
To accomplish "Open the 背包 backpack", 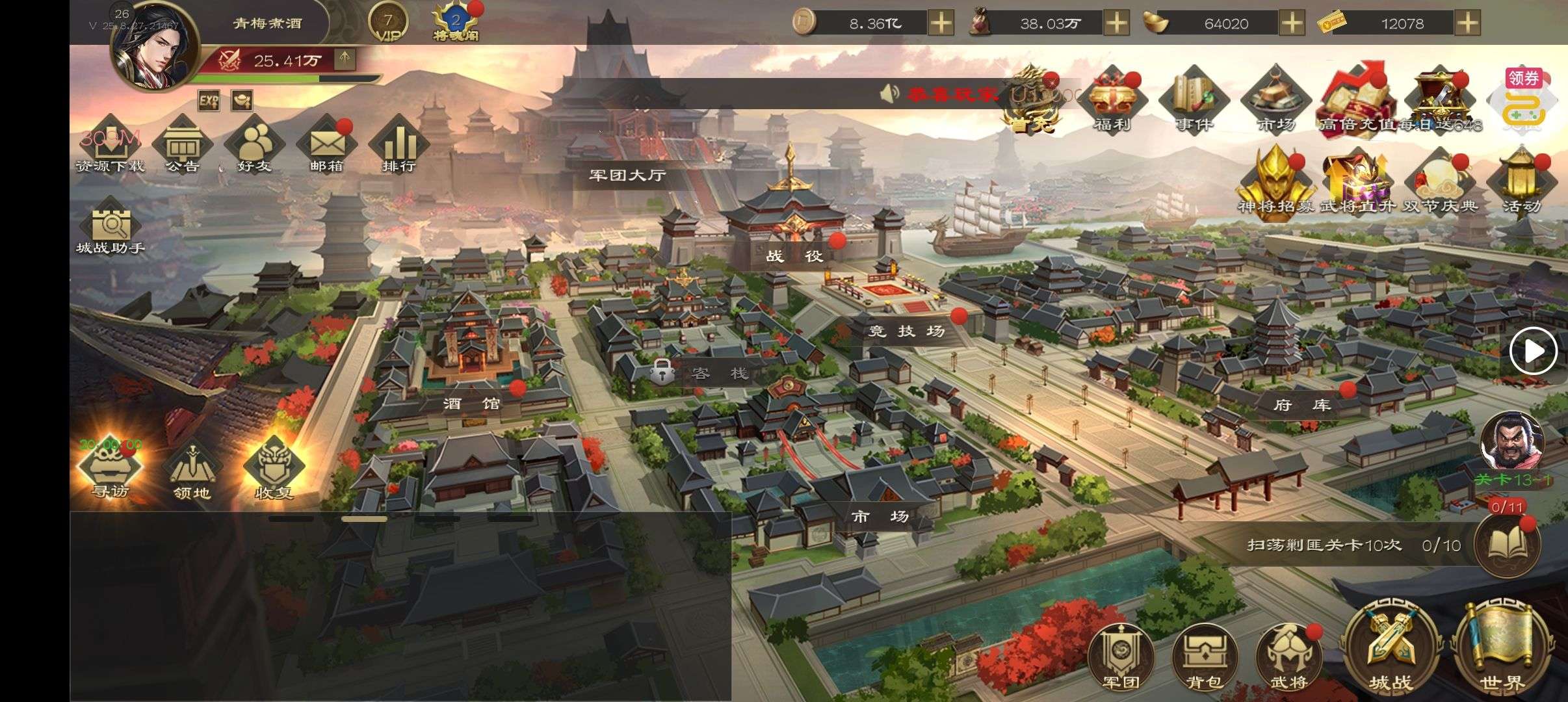I will pos(1204,658).
